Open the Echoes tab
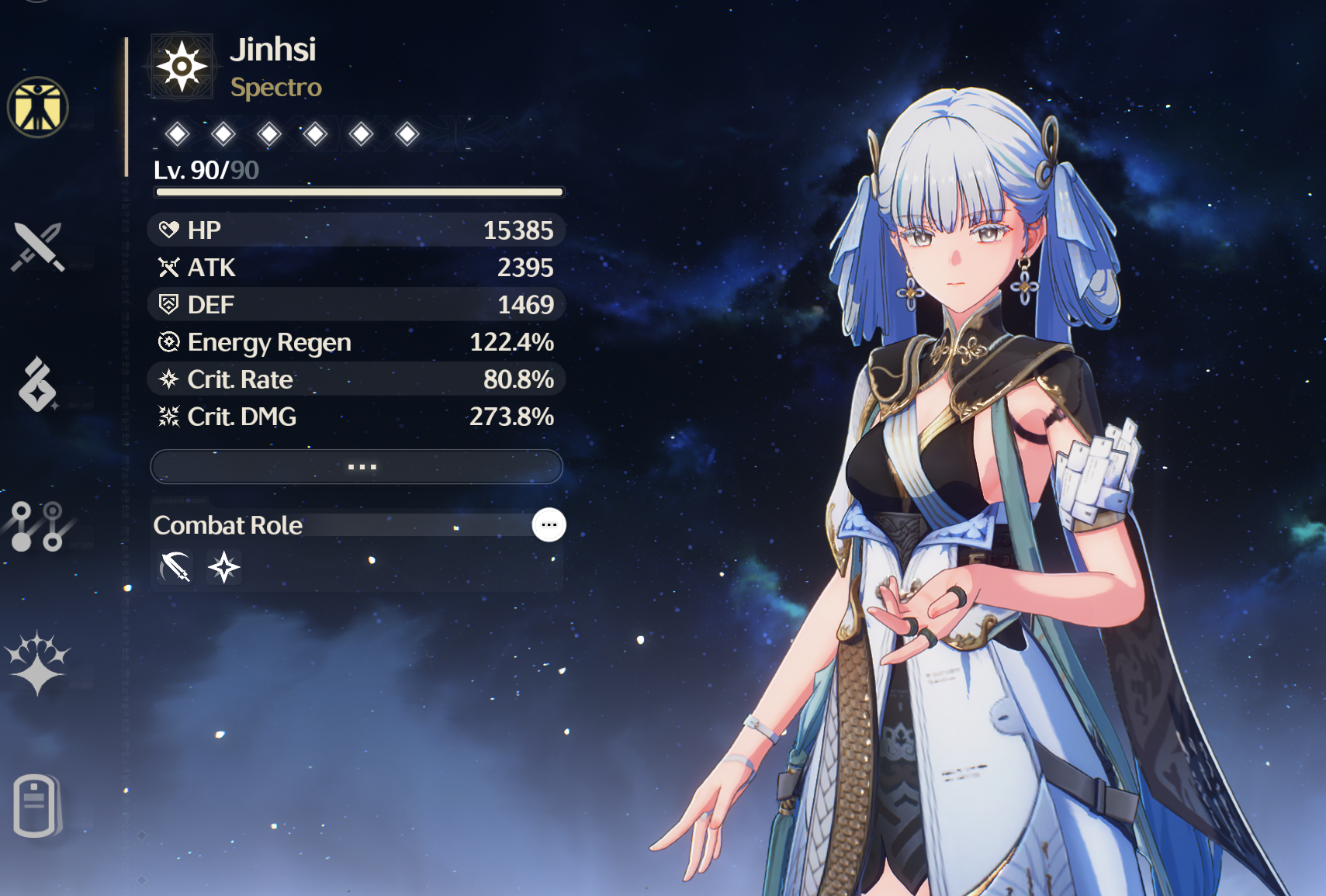This screenshot has height=896, width=1326. pyautogui.click(x=37, y=385)
